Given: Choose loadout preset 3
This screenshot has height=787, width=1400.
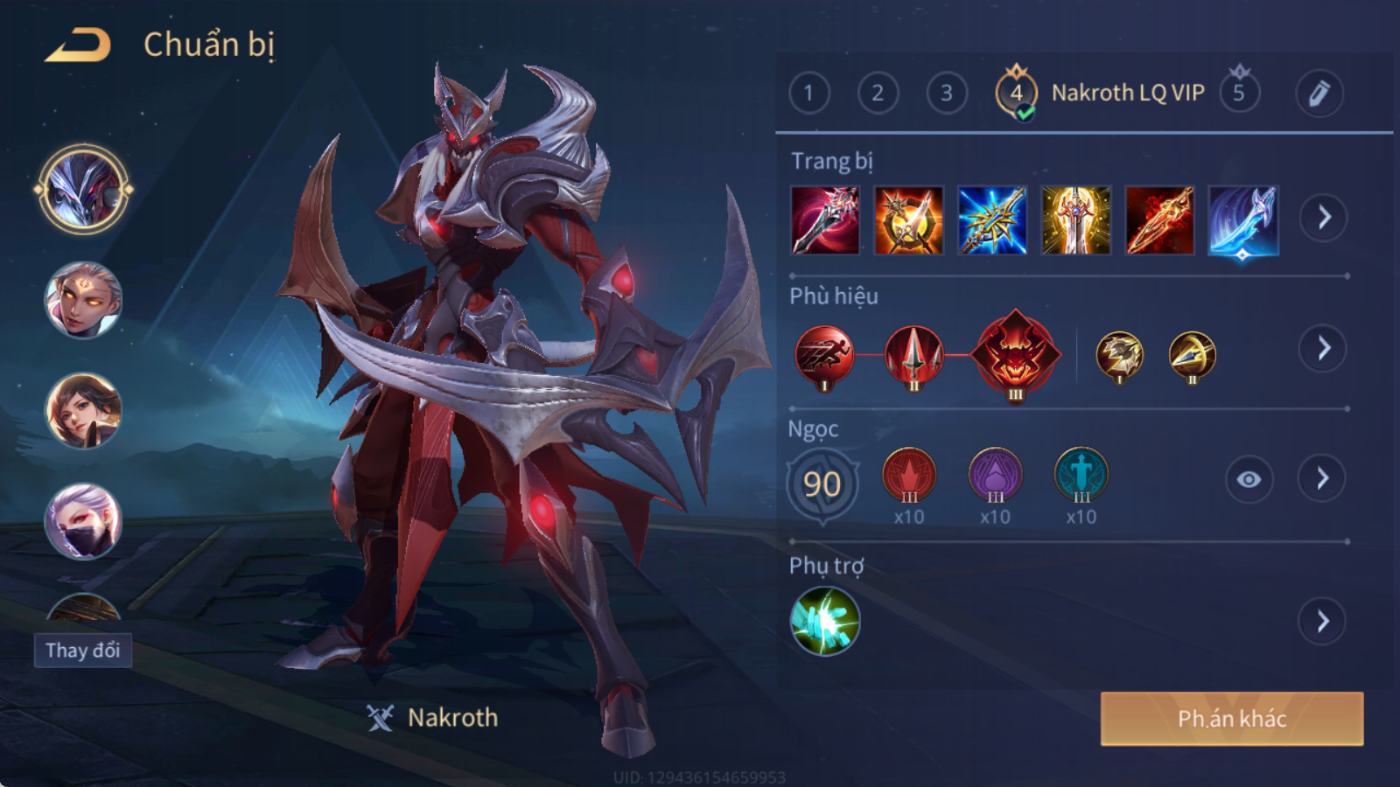Looking at the screenshot, I should [946, 94].
